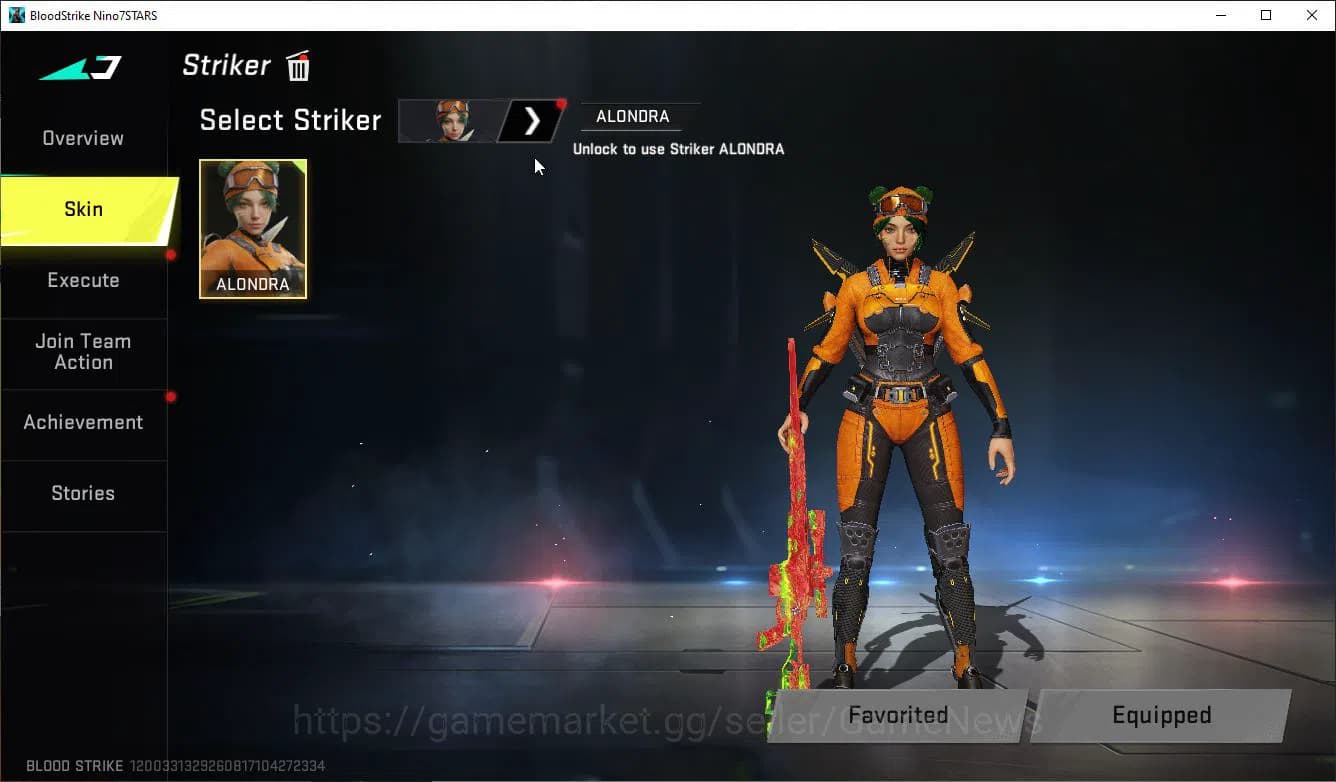The width and height of the screenshot is (1336, 782).
Task: Open the Stories section
Action: click(82, 493)
